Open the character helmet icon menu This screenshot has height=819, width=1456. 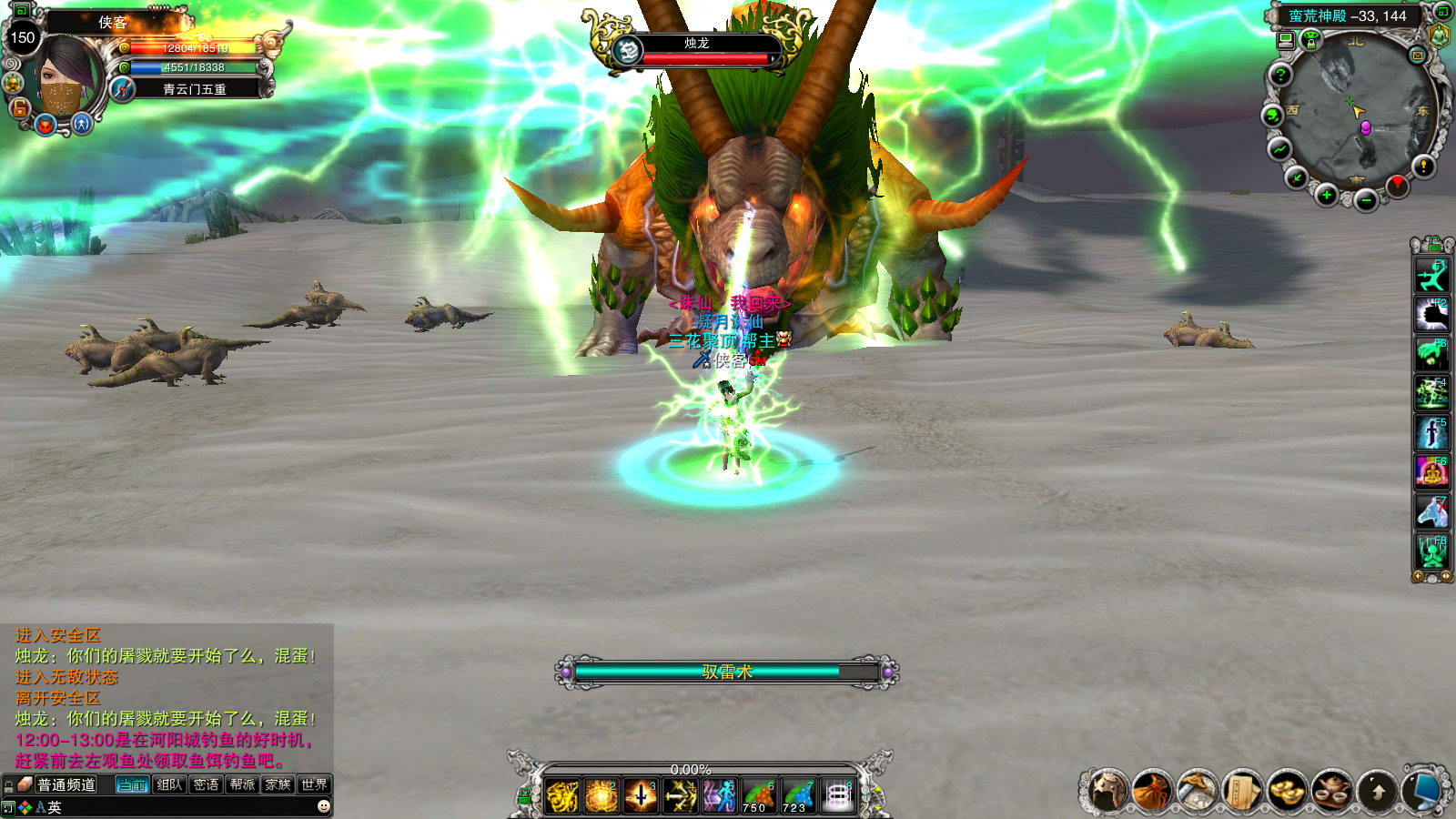coord(1107,791)
